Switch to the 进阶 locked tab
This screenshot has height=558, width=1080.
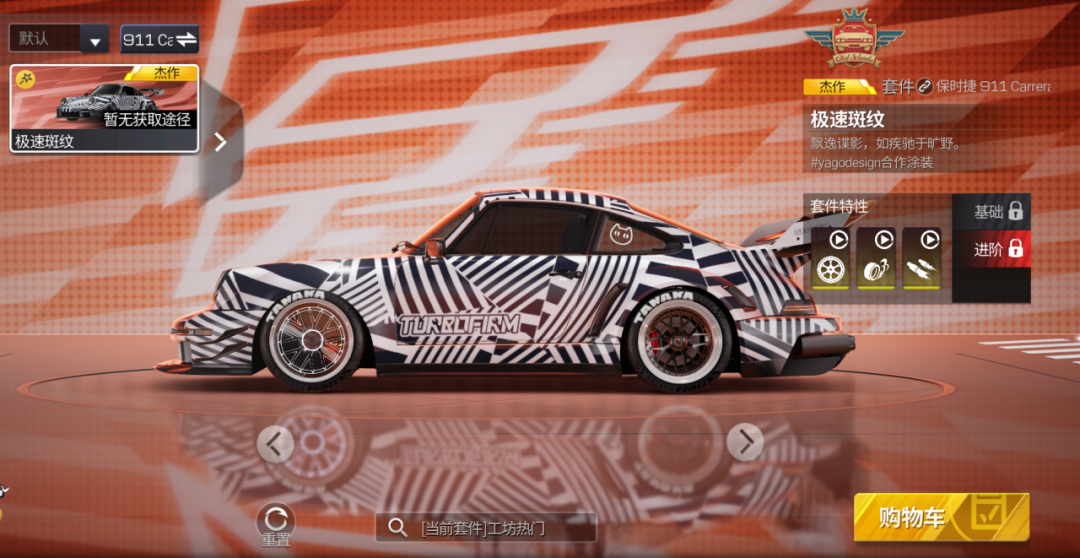(x=997, y=249)
